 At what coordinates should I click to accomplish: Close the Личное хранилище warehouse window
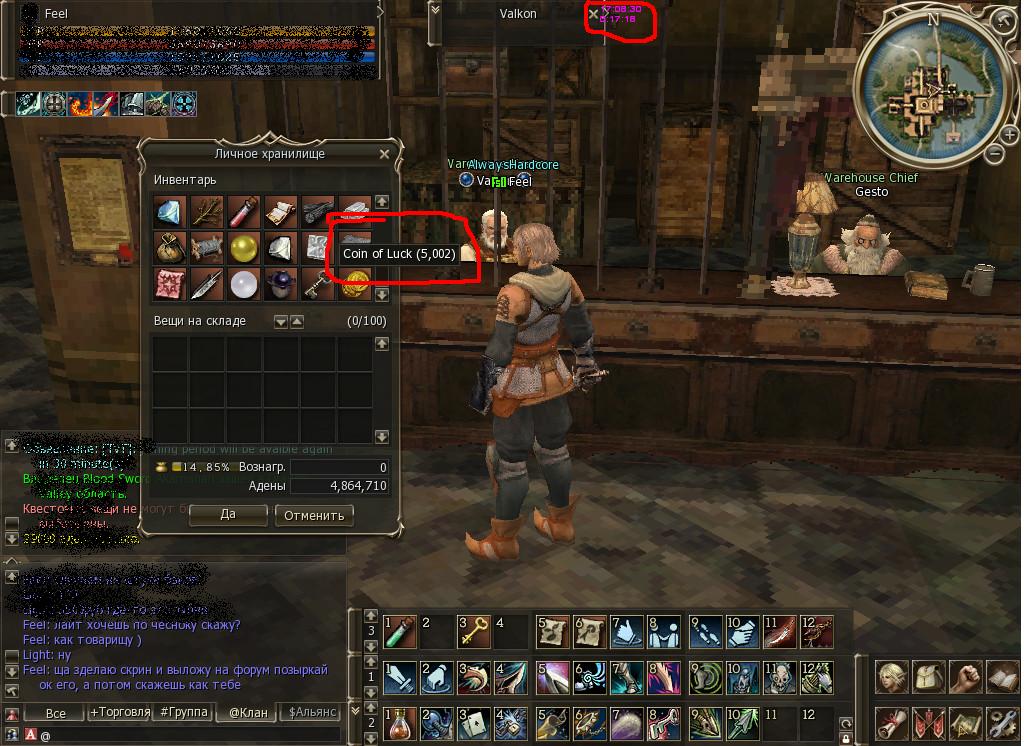click(384, 154)
